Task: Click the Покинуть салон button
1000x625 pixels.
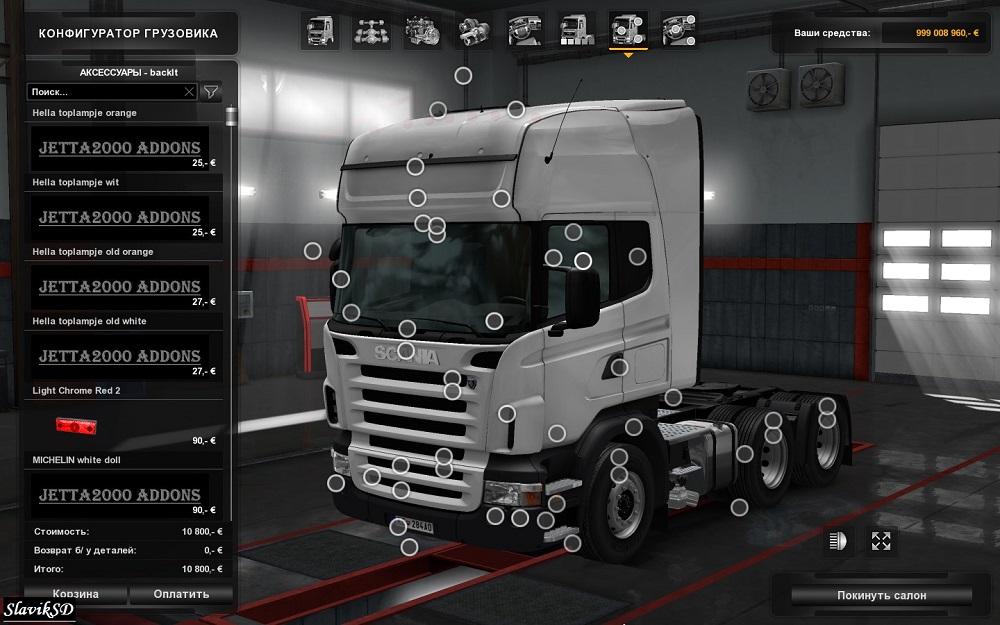Action: point(881,595)
